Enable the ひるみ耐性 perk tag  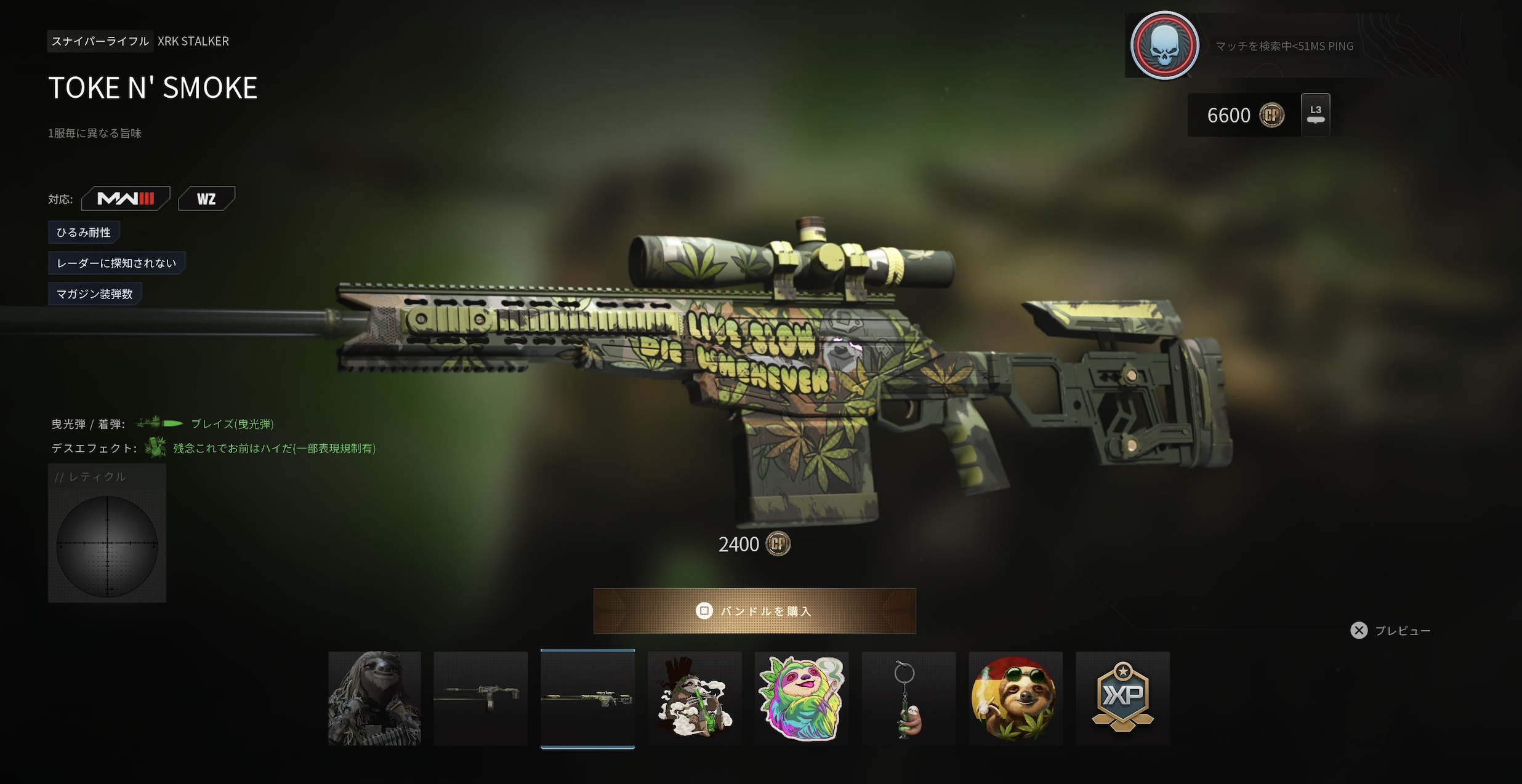click(83, 231)
